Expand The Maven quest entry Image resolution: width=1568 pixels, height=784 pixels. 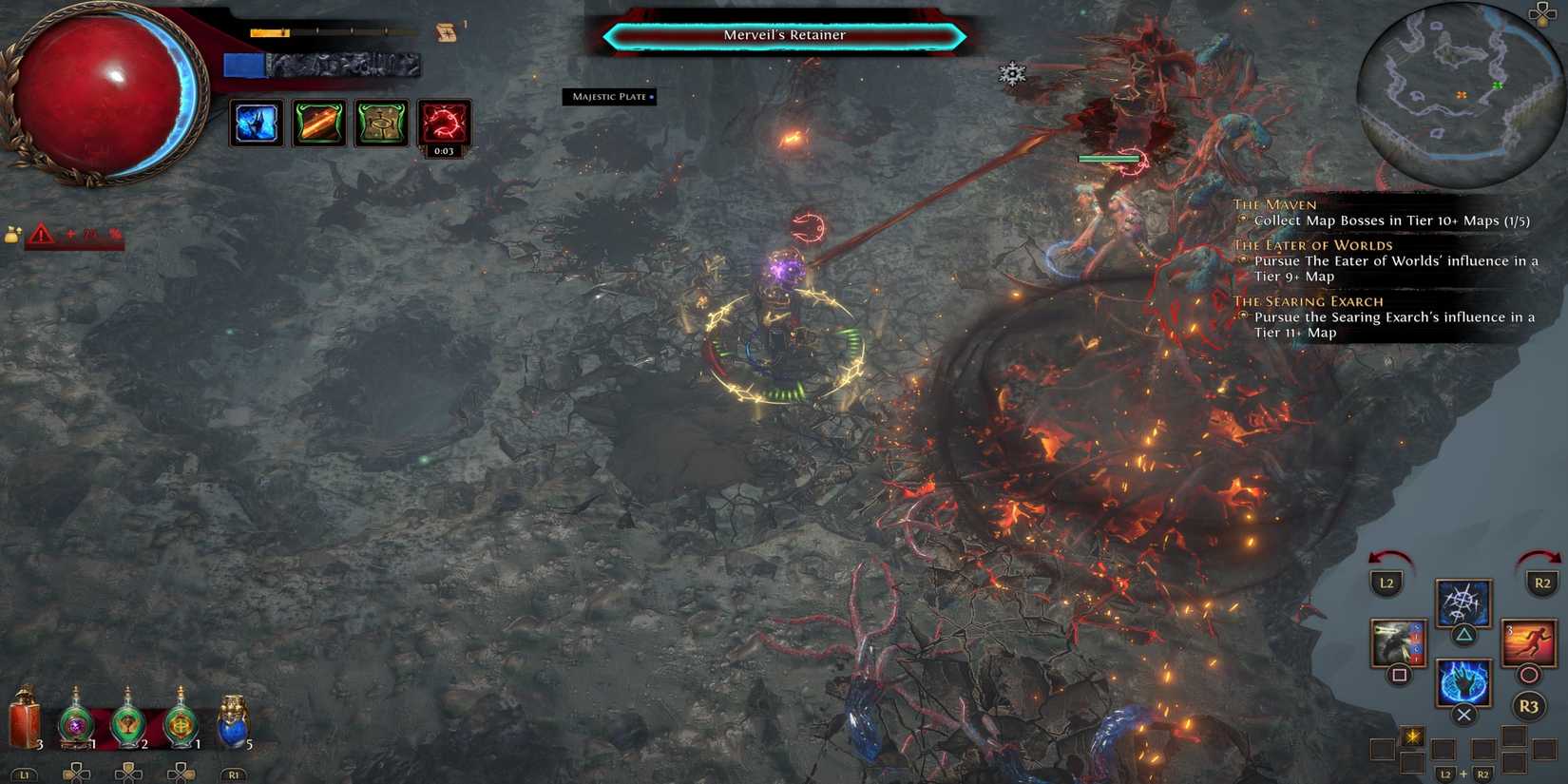tap(1273, 204)
